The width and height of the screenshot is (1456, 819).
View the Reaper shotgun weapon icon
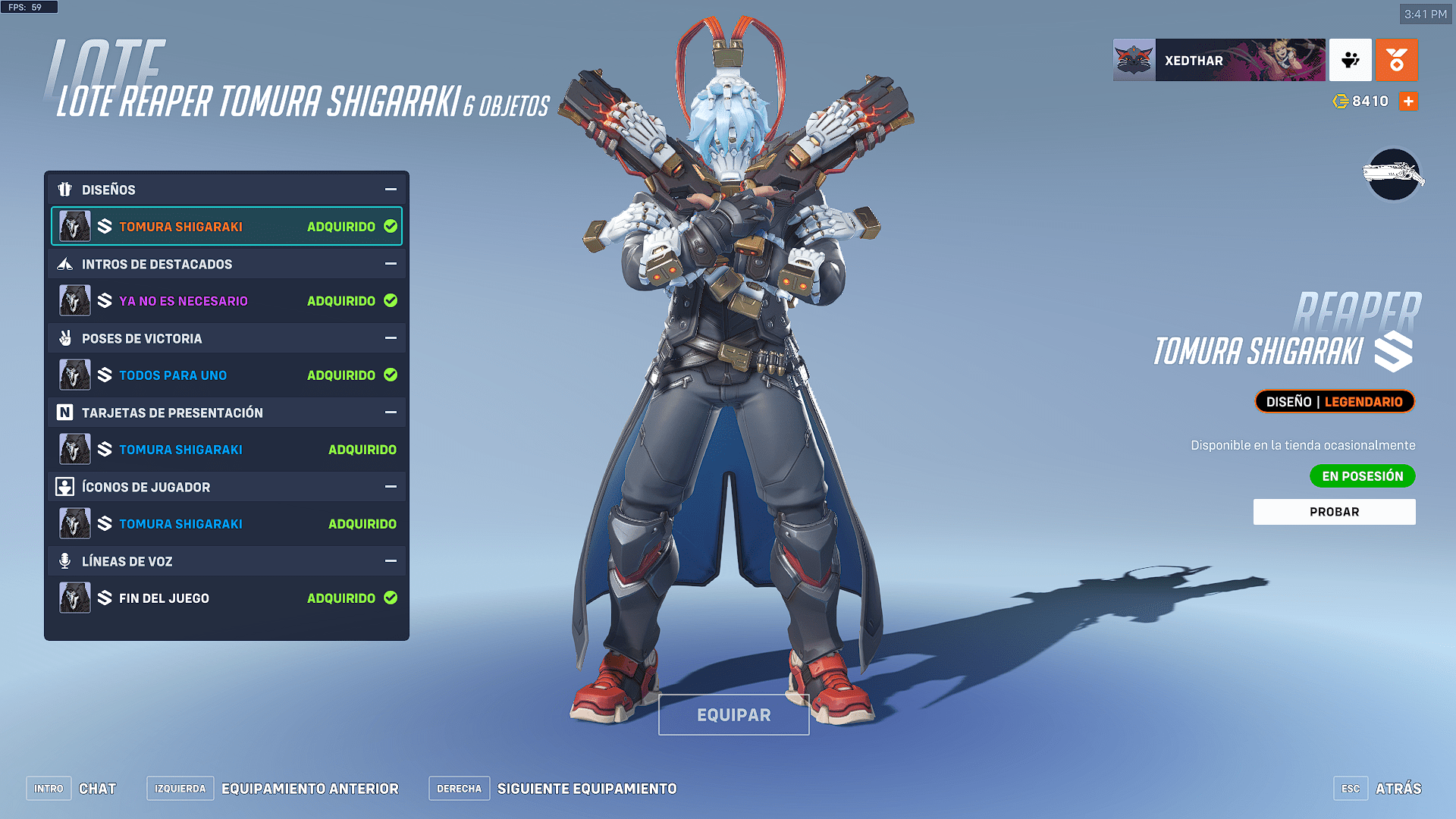pyautogui.click(x=1394, y=175)
